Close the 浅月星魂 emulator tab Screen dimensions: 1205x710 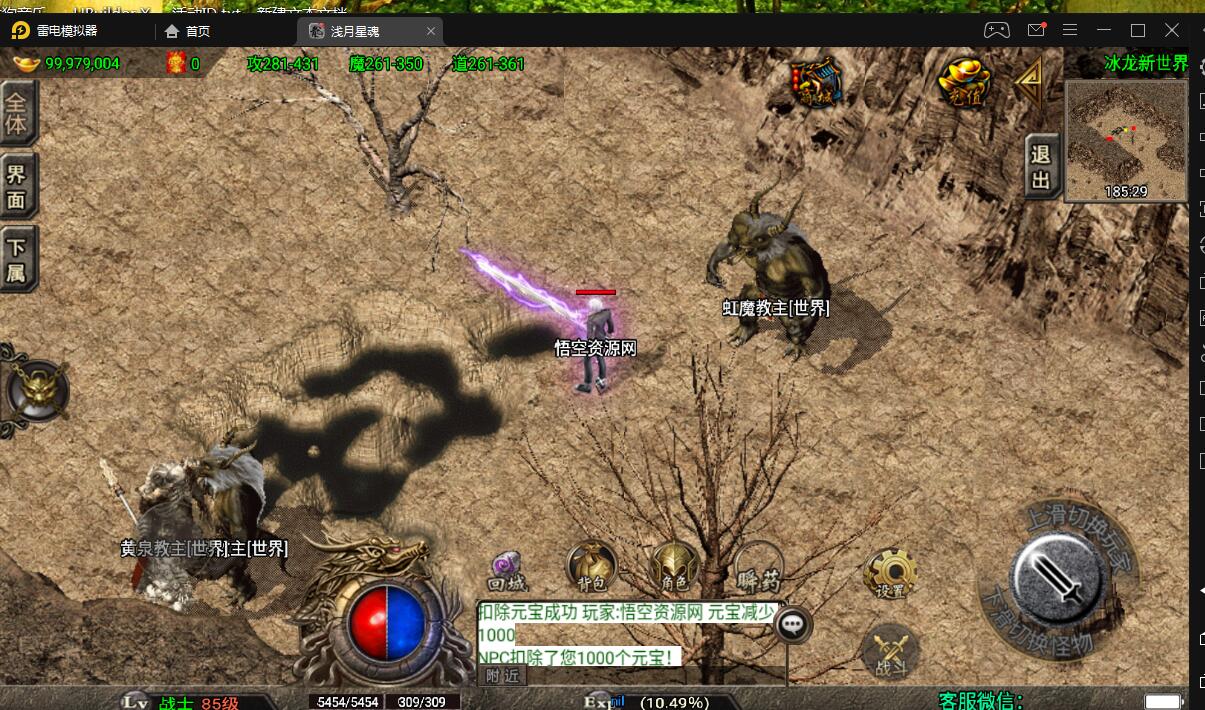(x=431, y=31)
